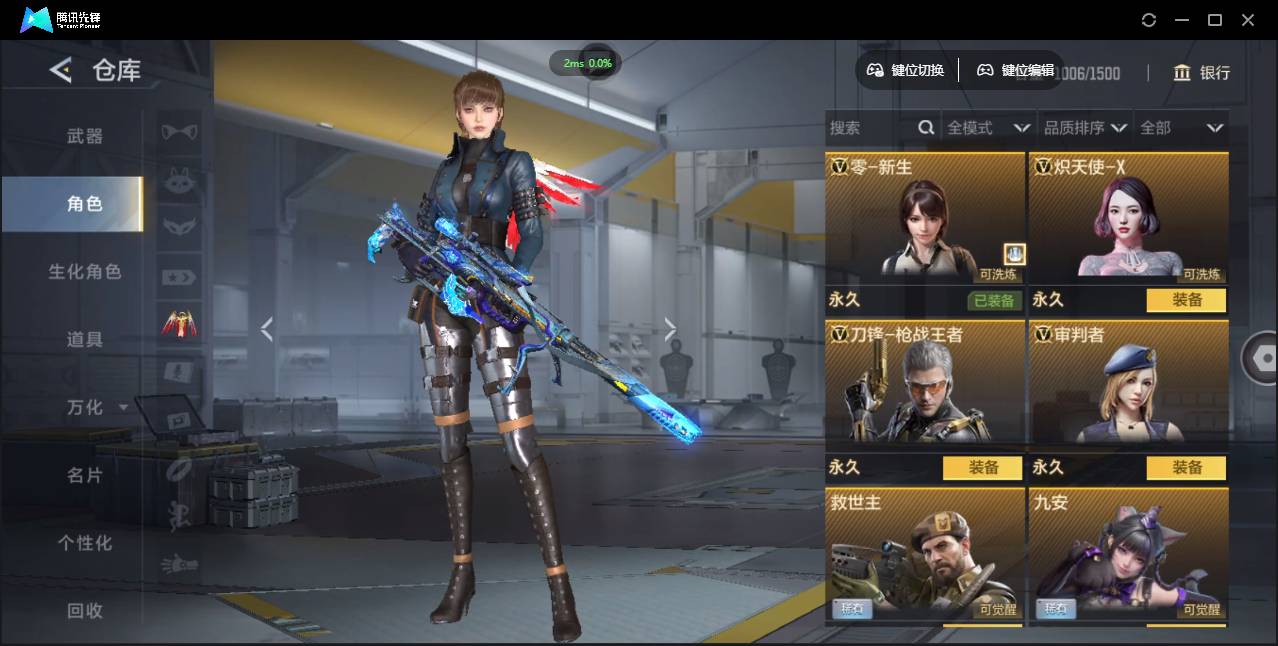Image resolution: width=1278 pixels, height=646 pixels.
Task: Click the 搜索 search field
Action: (870, 128)
